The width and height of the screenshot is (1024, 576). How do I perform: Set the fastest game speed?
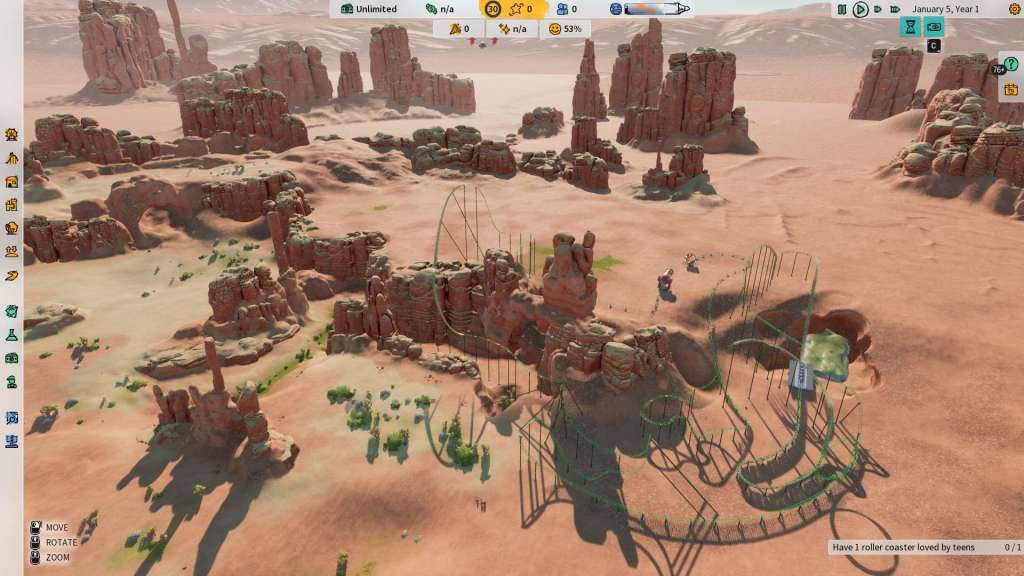894,9
